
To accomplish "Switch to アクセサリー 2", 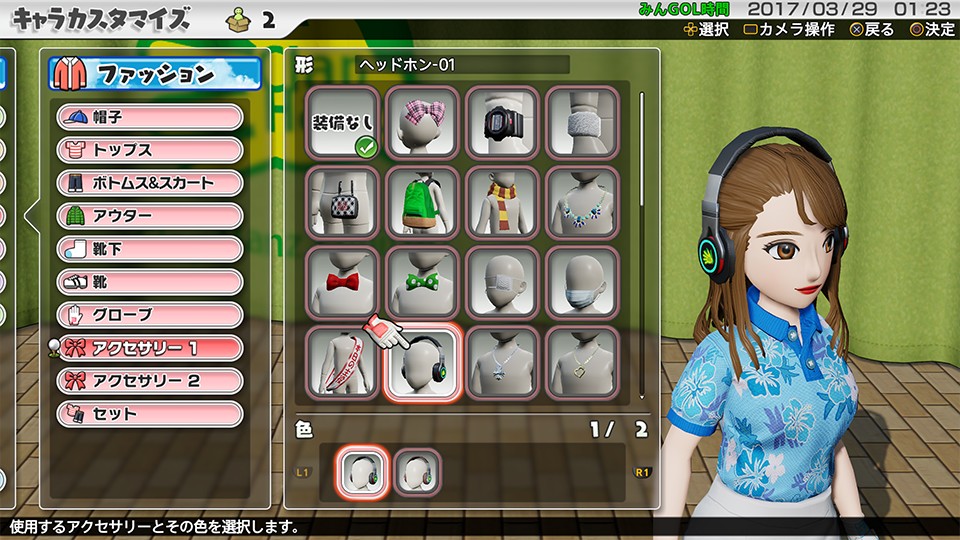I will click(150, 381).
